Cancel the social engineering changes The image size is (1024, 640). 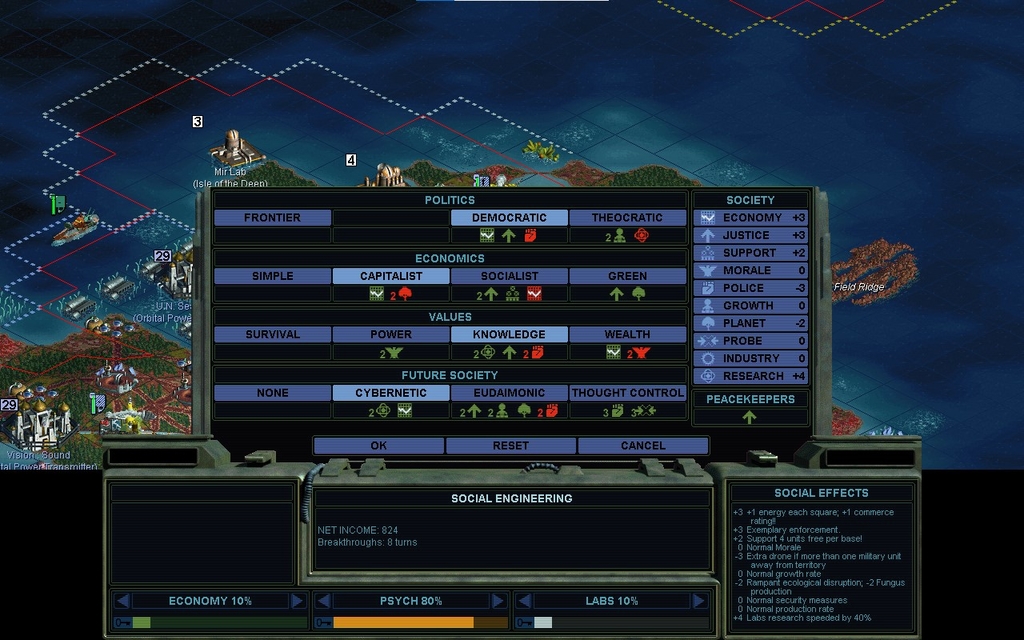tap(642, 446)
